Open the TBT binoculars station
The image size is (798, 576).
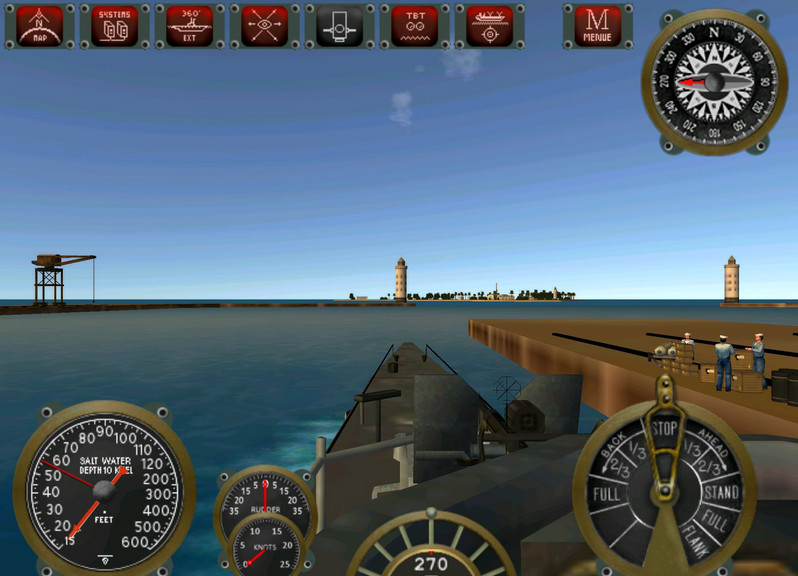click(414, 26)
